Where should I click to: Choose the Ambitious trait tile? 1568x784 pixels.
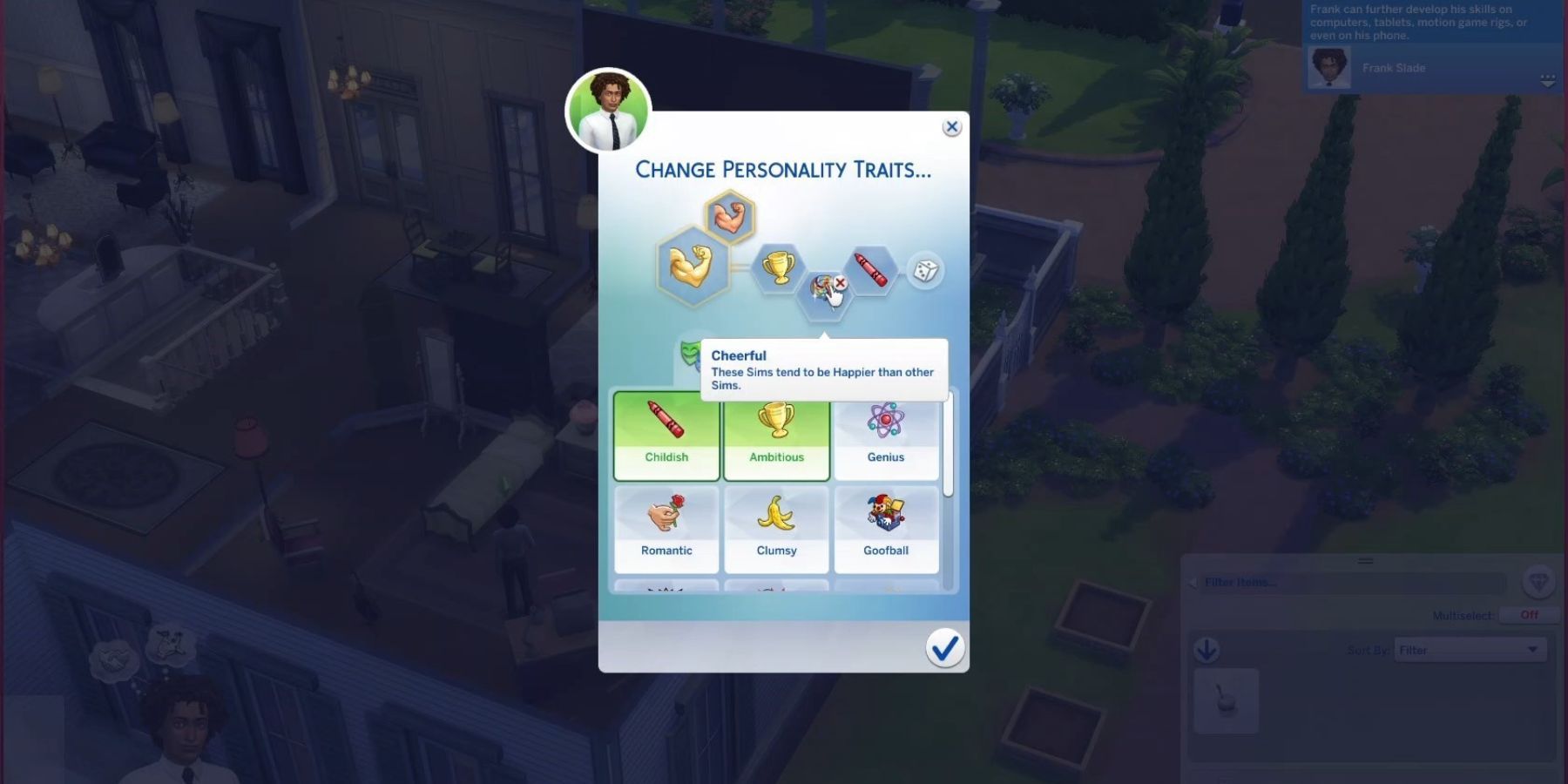coord(776,436)
